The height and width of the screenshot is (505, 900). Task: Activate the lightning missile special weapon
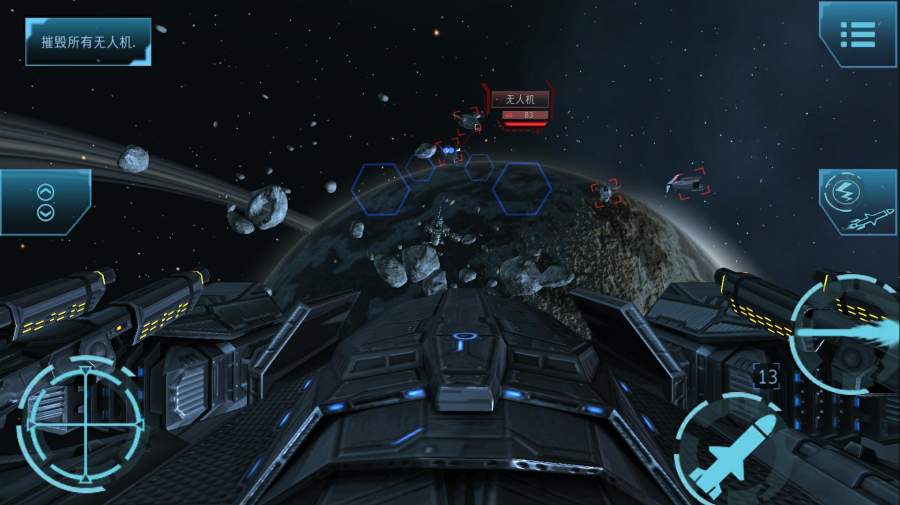click(x=859, y=202)
